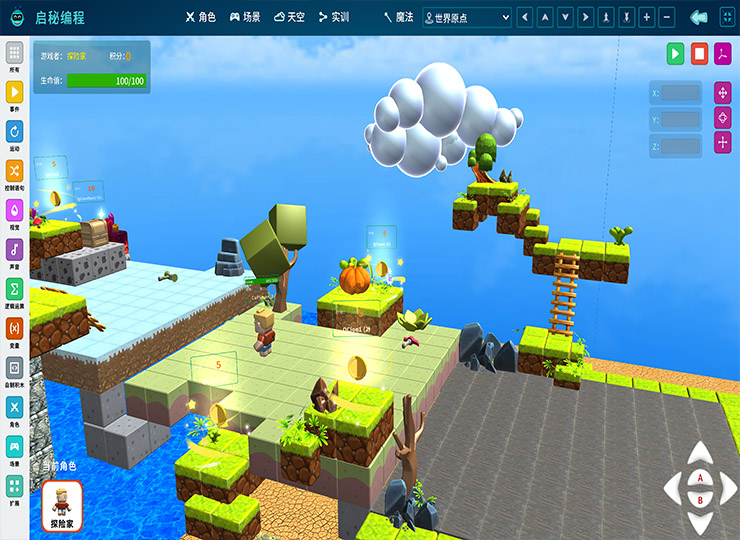Click the purple axis gizmo button
Screen dimensions: 740x540
click(723, 53)
